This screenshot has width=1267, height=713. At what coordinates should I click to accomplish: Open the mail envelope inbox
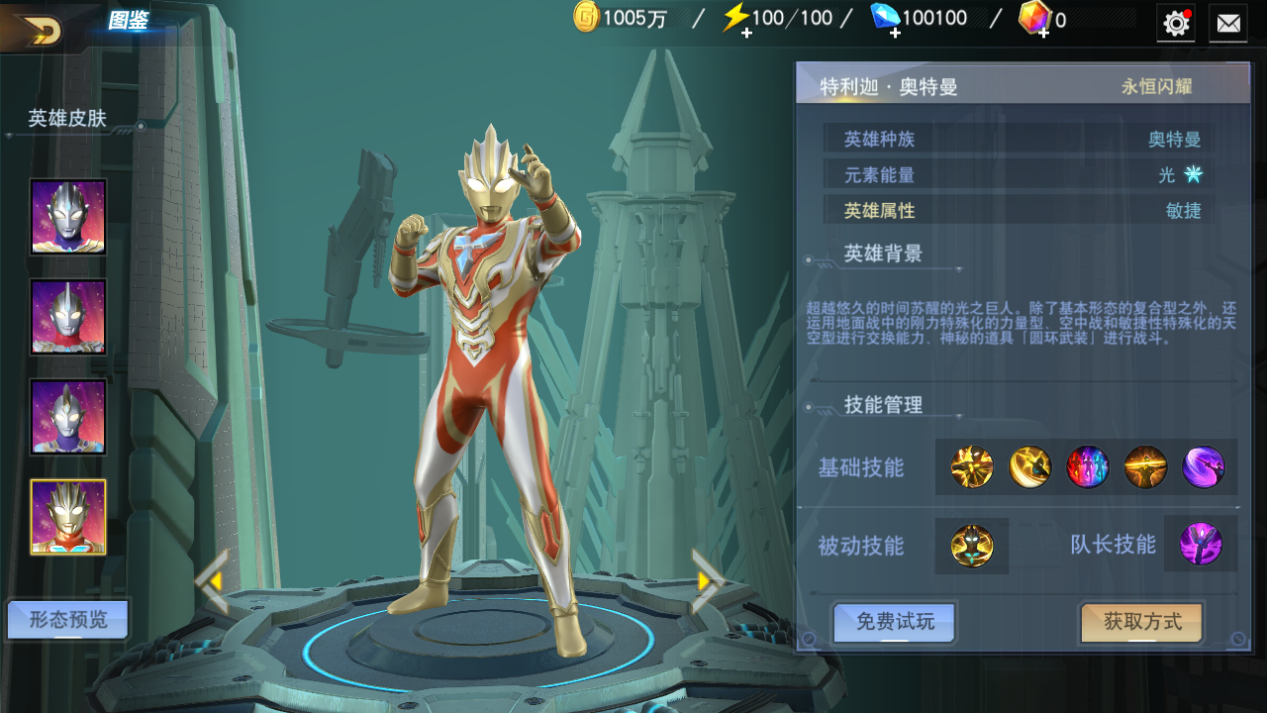tap(1228, 23)
